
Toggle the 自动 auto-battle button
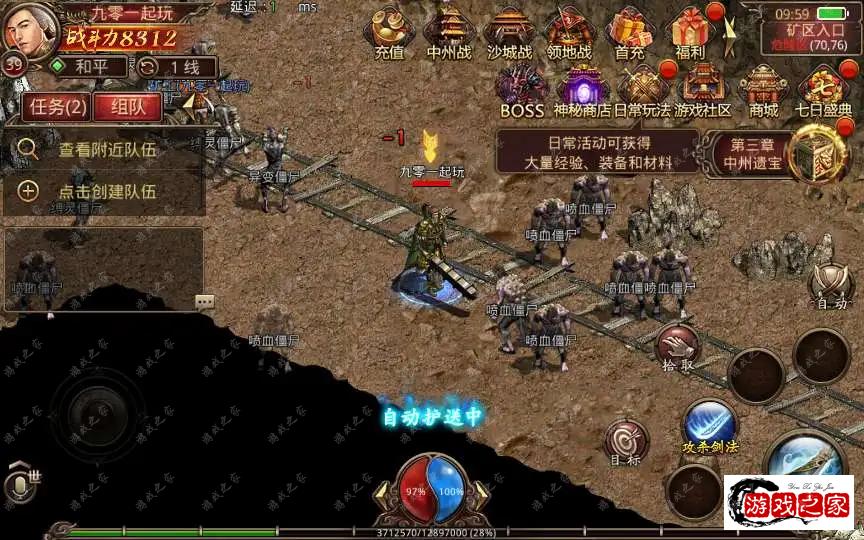click(x=831, y=287)
